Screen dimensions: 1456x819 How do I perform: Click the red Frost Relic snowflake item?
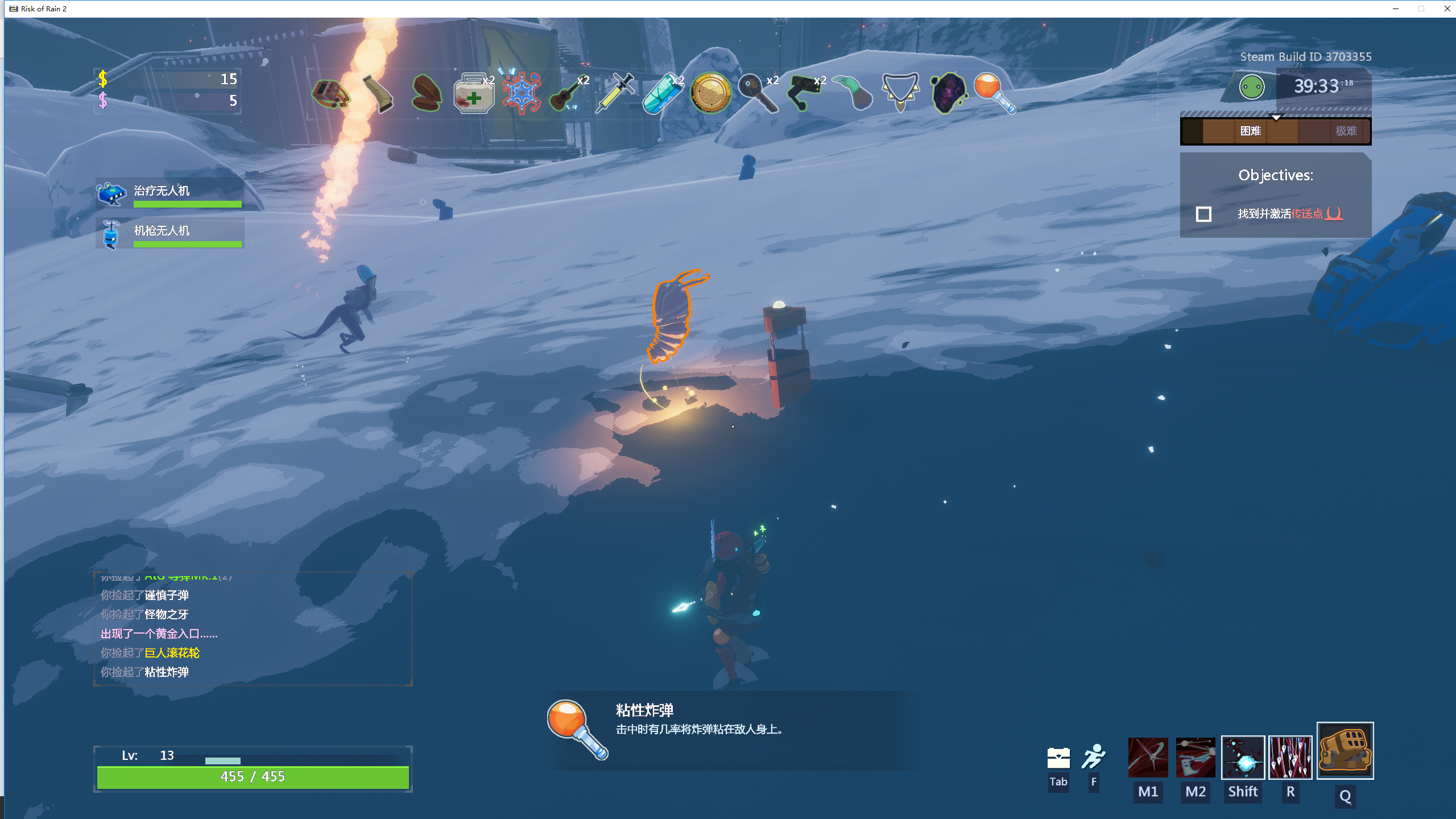521,93
